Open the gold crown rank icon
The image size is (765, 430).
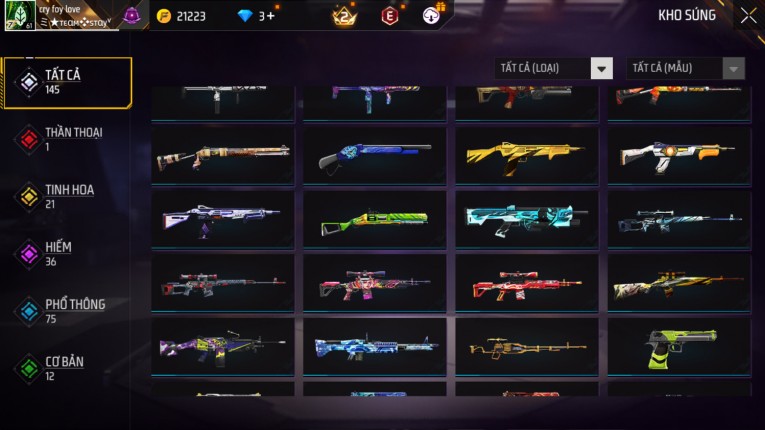tap(344, 16)
